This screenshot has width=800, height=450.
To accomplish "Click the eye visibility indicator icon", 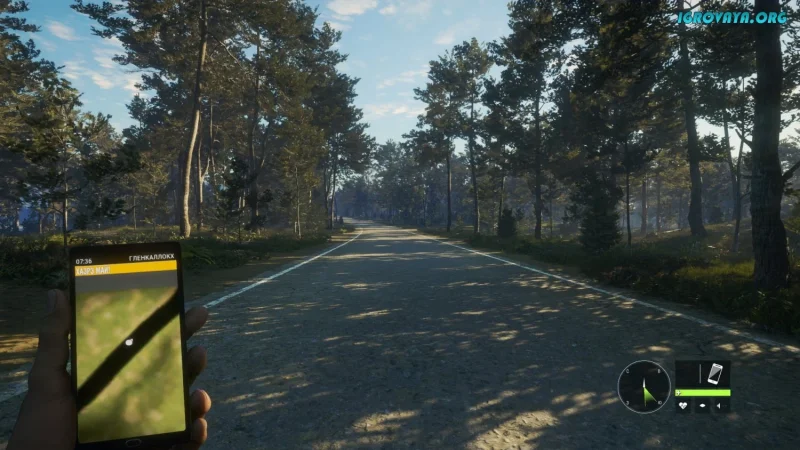I will [x=703, y=406].
